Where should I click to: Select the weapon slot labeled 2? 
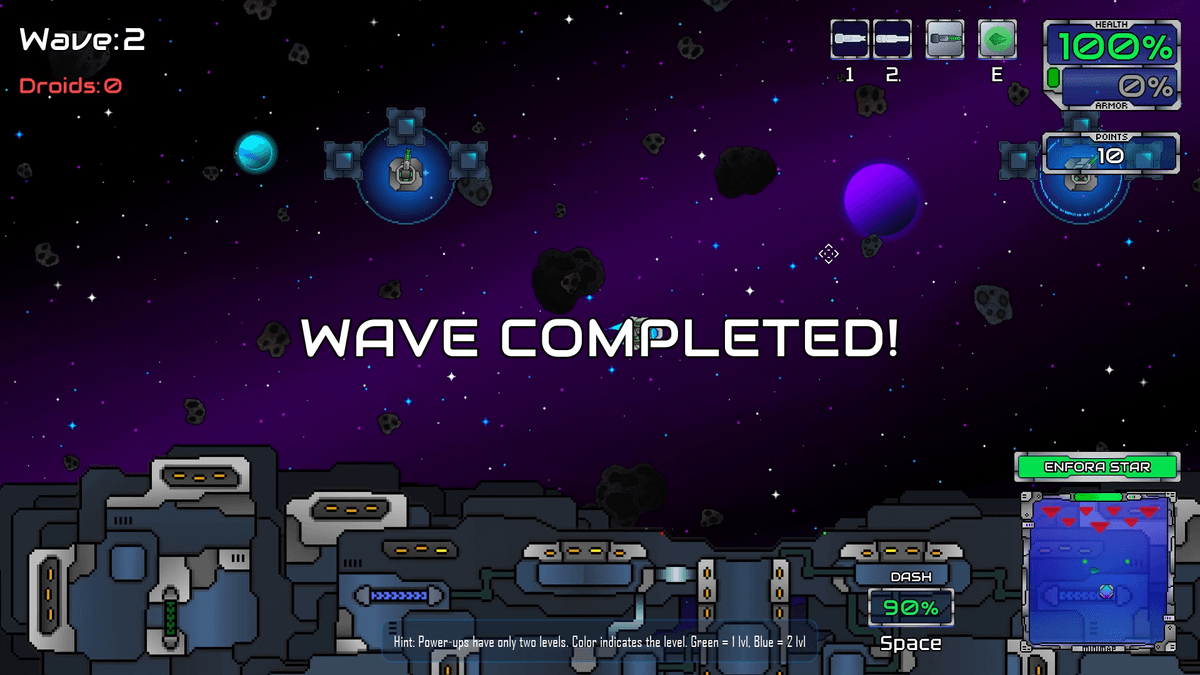[892, 40]
